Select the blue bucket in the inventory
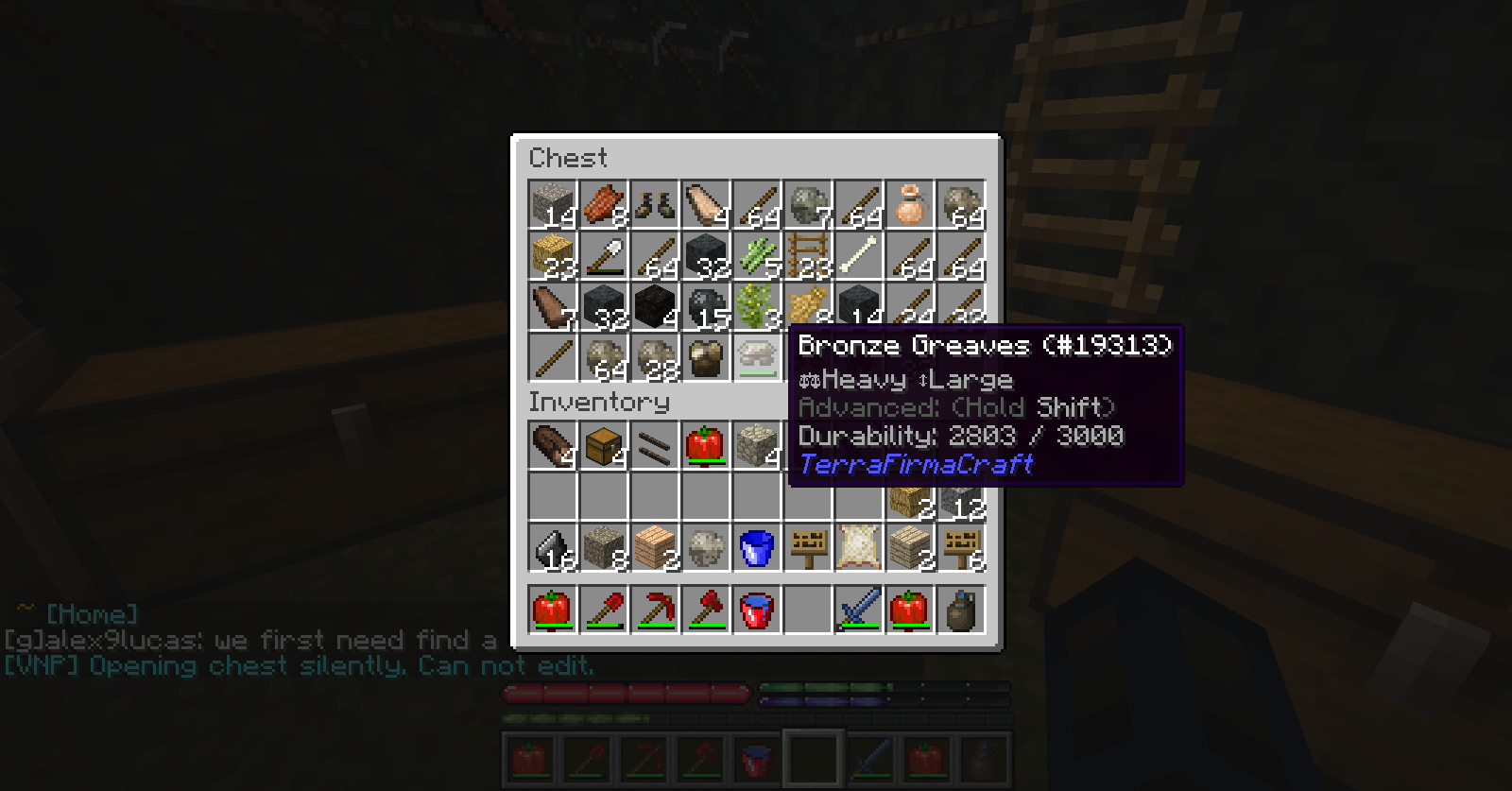The image size is (1512, 791). tap(757, 547)
